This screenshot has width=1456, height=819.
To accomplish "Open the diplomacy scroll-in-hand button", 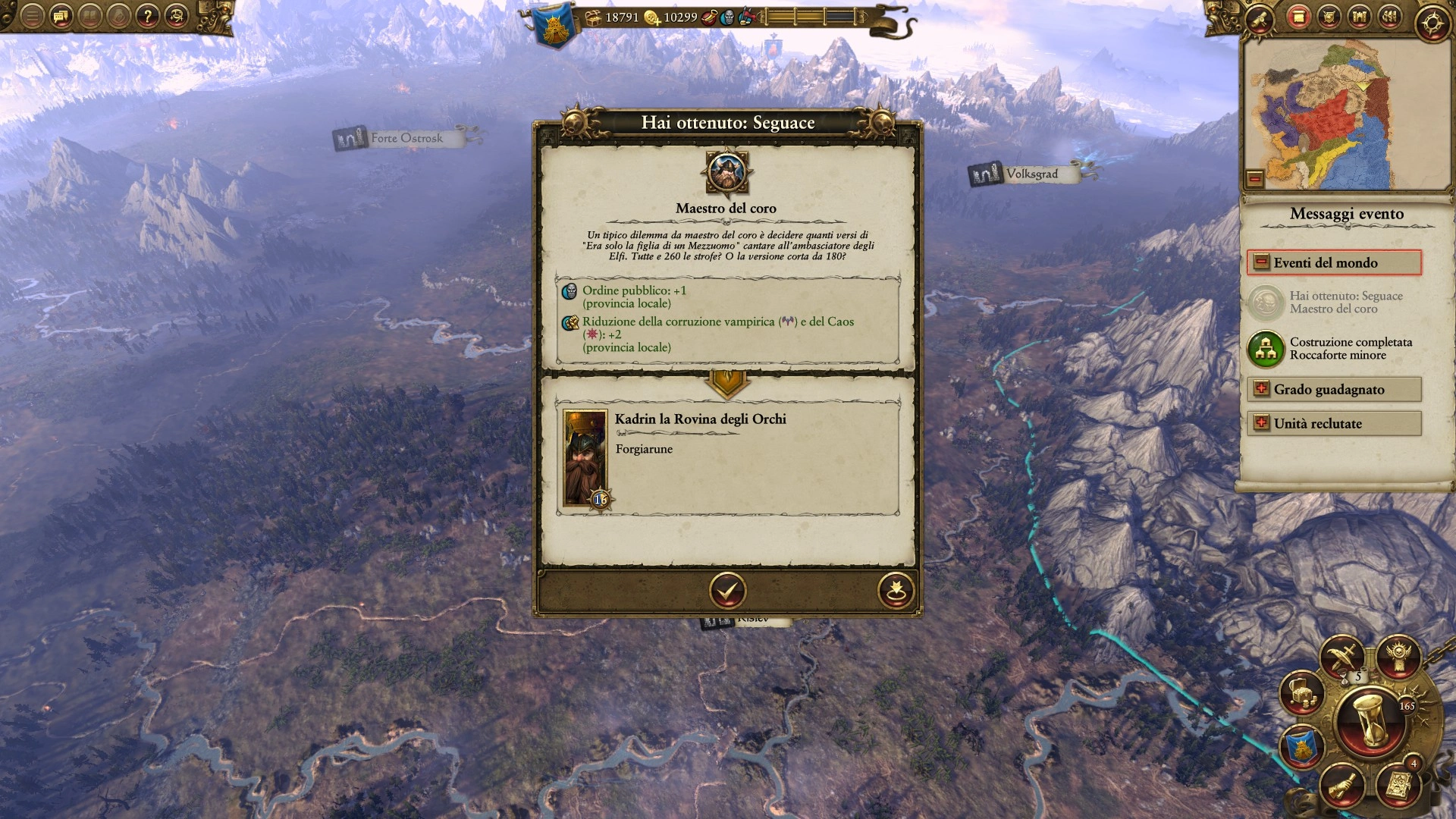I will (1342, 786).
